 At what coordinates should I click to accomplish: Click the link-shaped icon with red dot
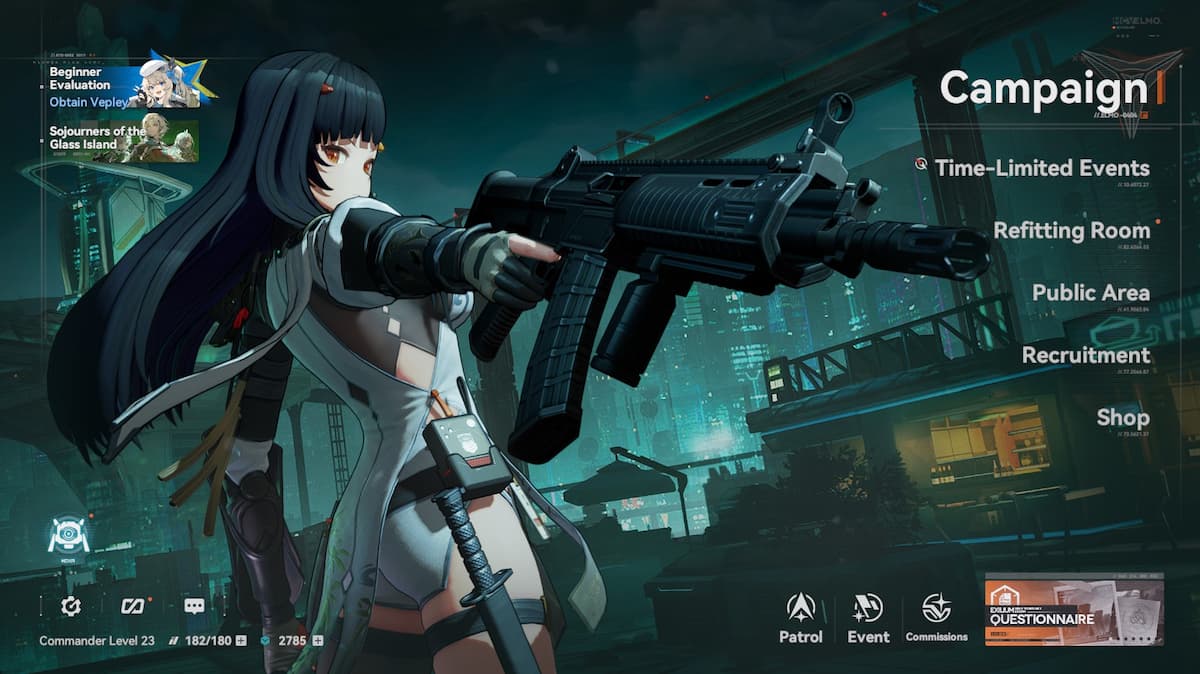(x=133, y=606)
